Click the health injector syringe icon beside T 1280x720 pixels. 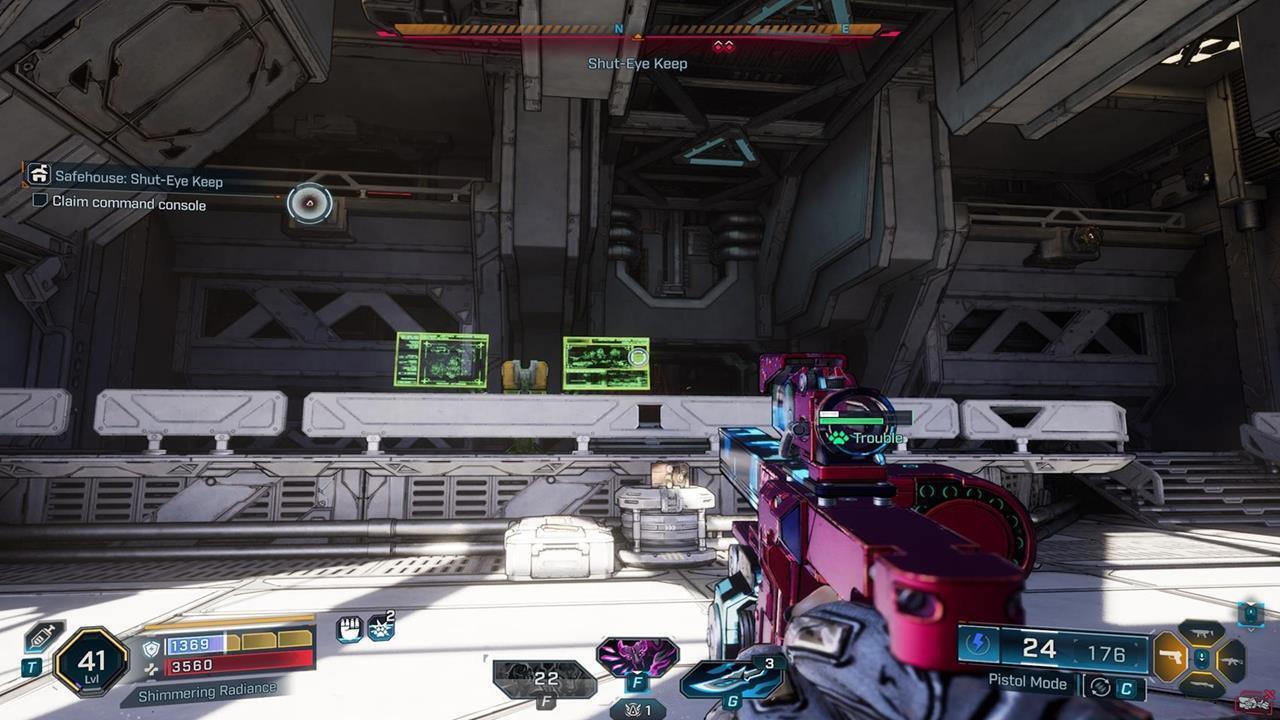(x=41, y=637)
